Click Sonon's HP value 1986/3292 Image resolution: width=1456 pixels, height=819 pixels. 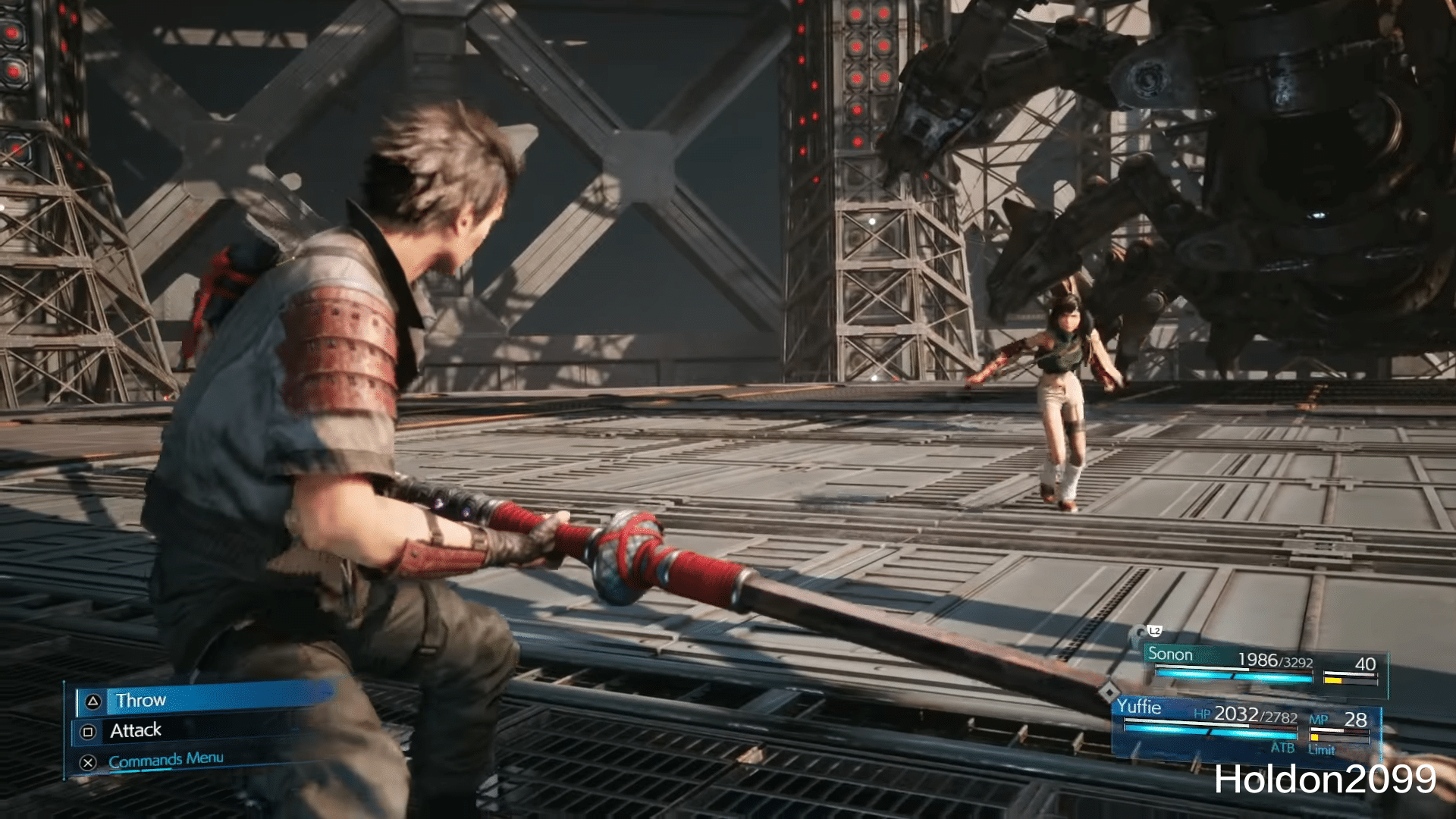(1276, 658)
